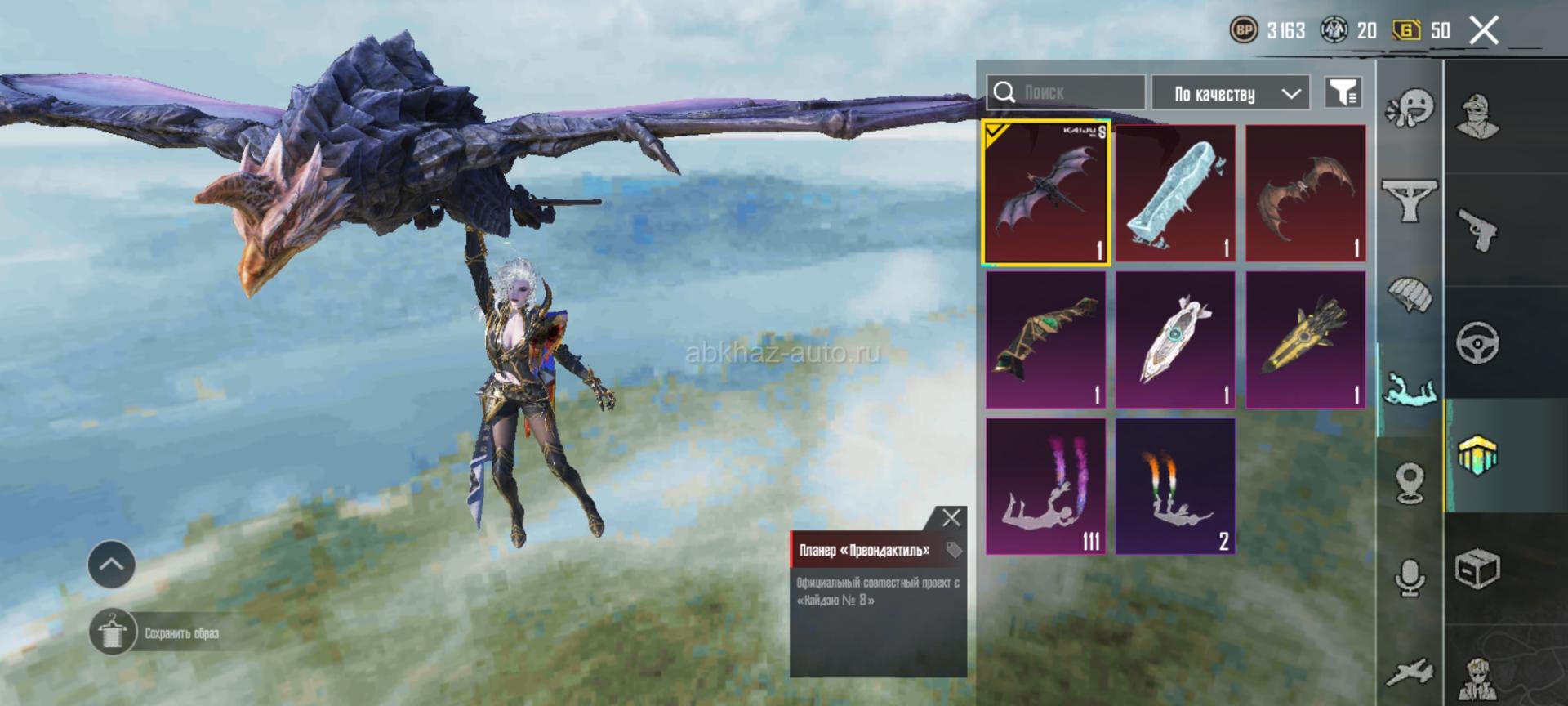The width and height of the screenshot is (1568, 706).
Task: Select the black and gold glider
Action: 1305,340
